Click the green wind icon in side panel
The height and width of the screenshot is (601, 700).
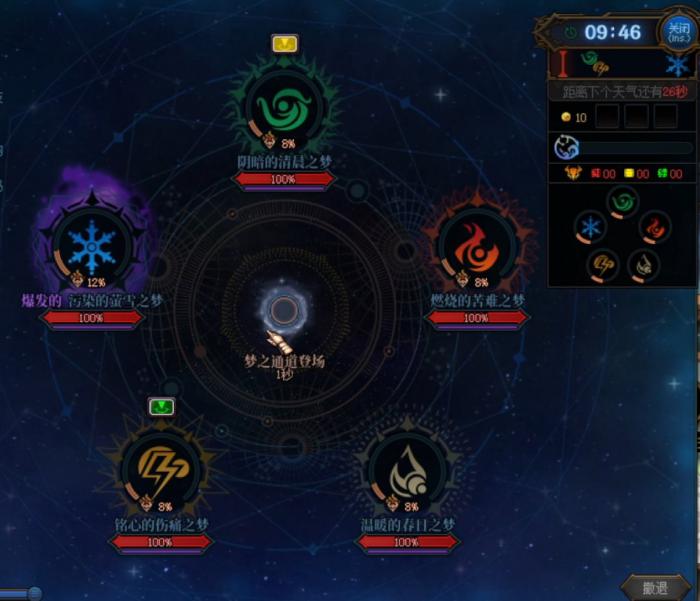tap(624, 203)
